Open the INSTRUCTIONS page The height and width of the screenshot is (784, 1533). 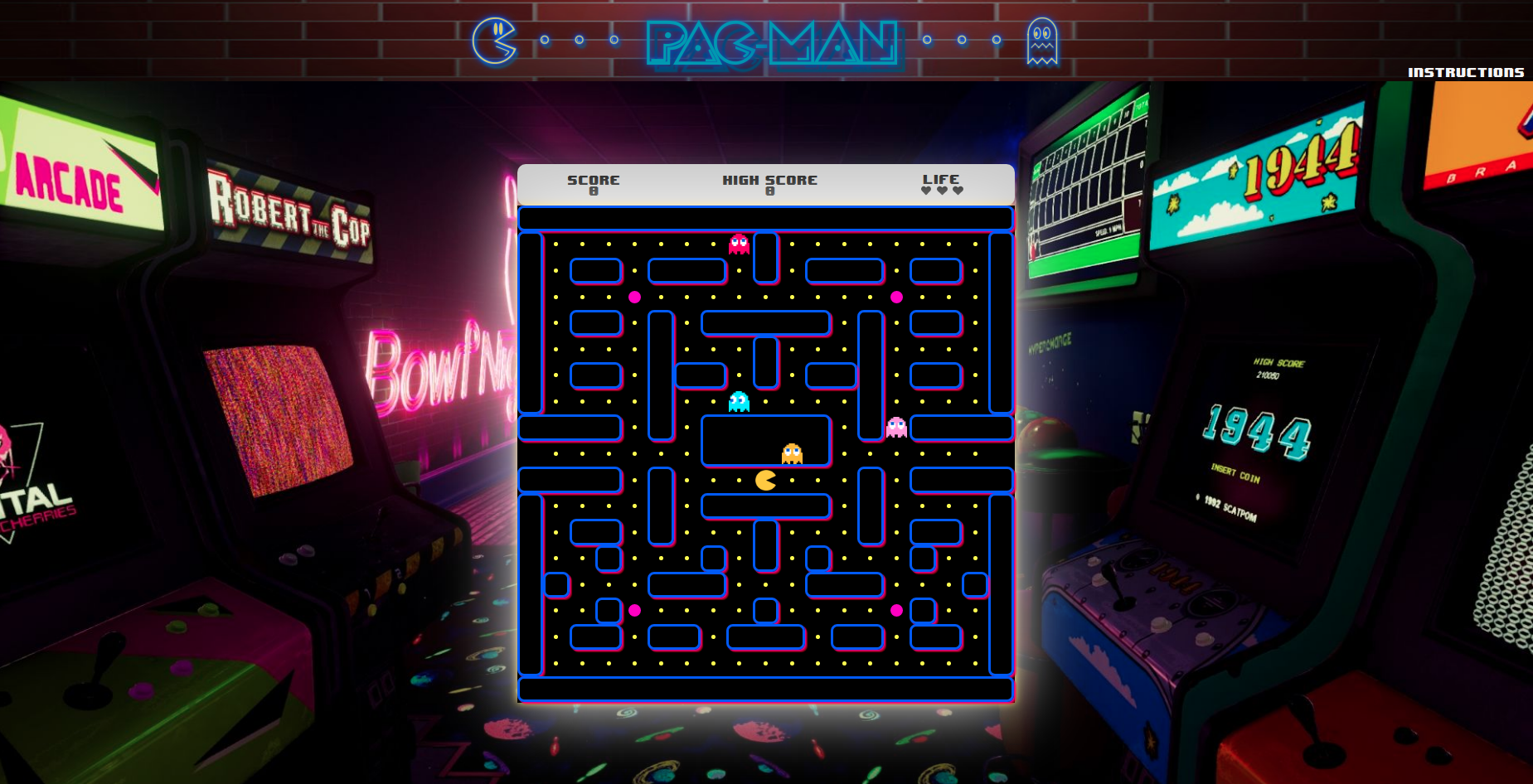(1464, 72)
